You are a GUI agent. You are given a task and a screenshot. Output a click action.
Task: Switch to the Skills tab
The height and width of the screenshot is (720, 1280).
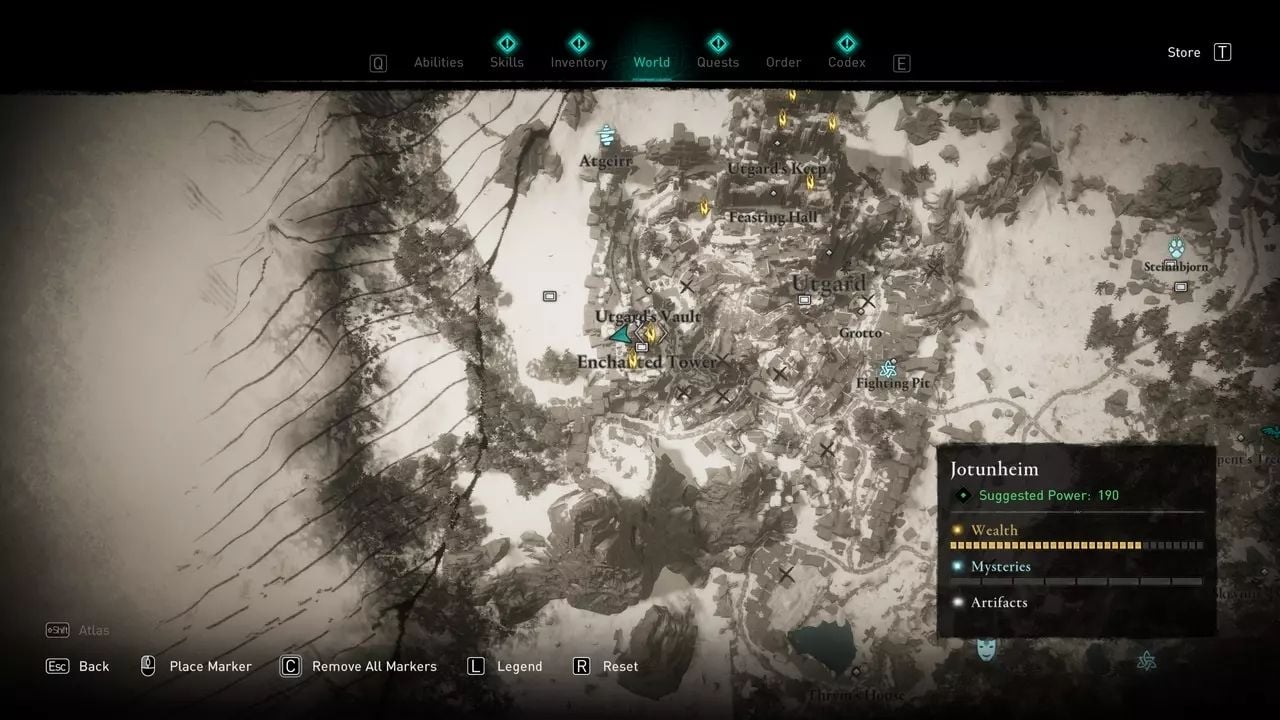[x=506, y=62]
